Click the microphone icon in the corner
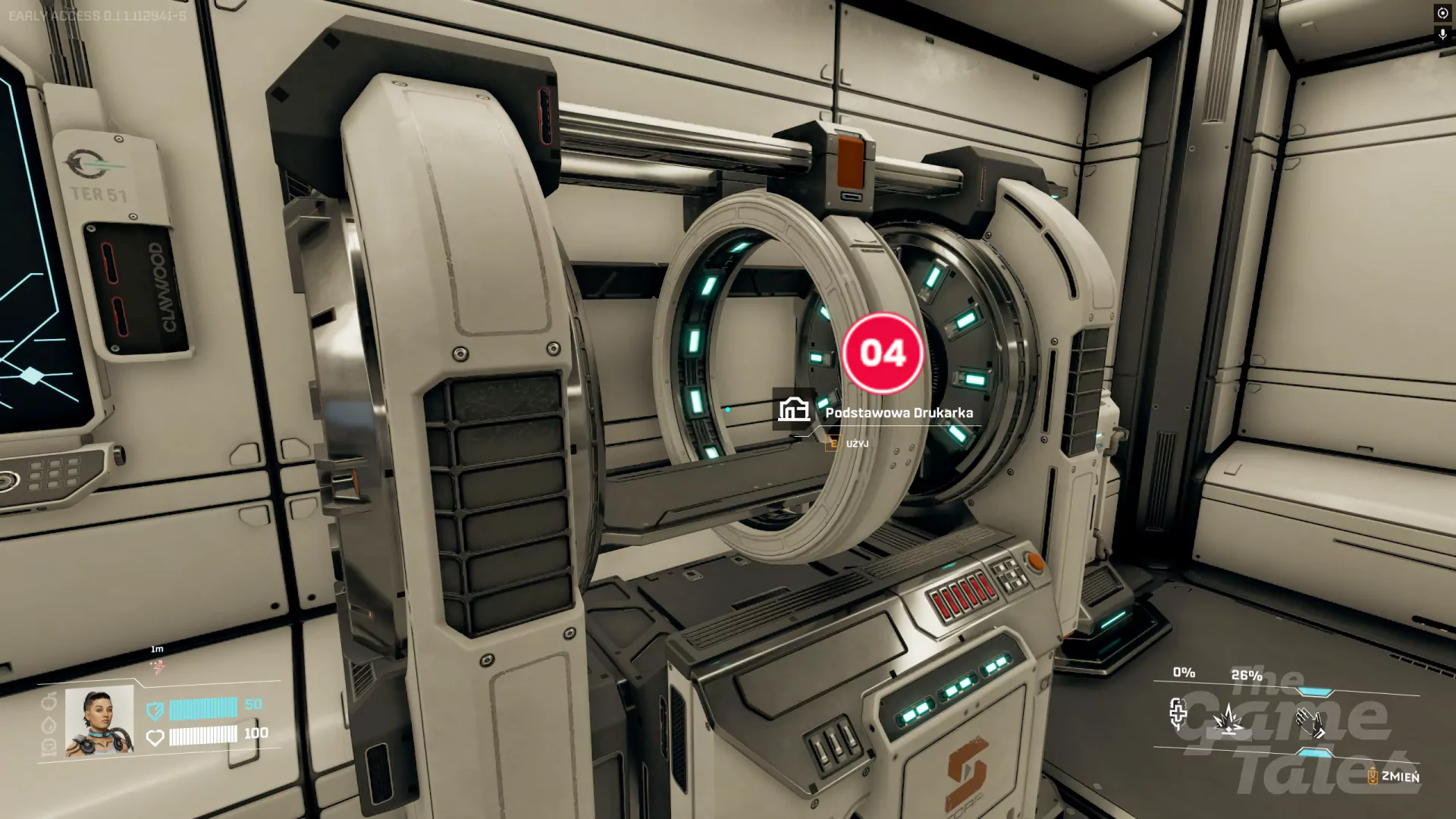The width and height of the screenshot is (1456, 819). (1442, 35)
